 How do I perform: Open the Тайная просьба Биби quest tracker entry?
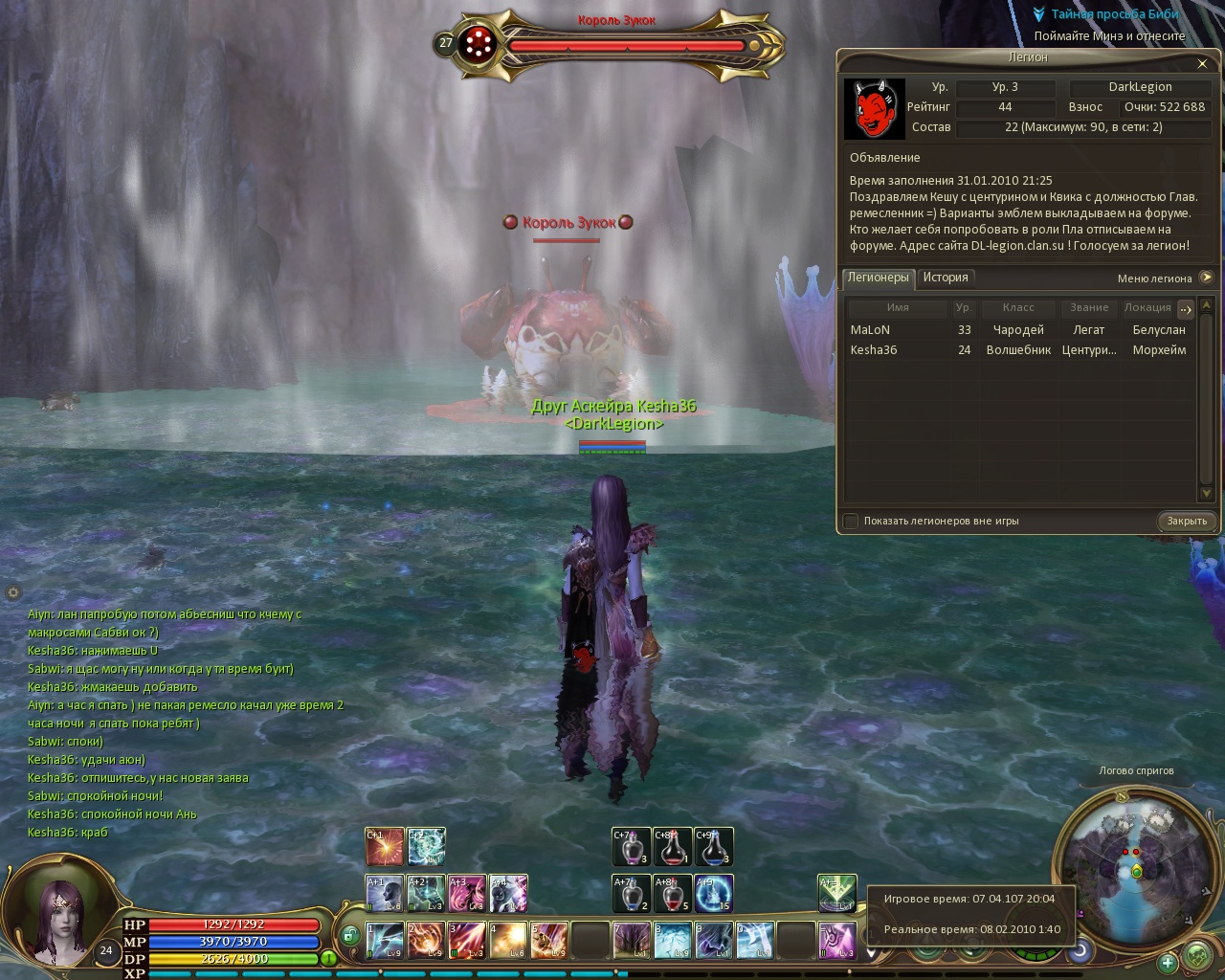(x=1115, y=15)
